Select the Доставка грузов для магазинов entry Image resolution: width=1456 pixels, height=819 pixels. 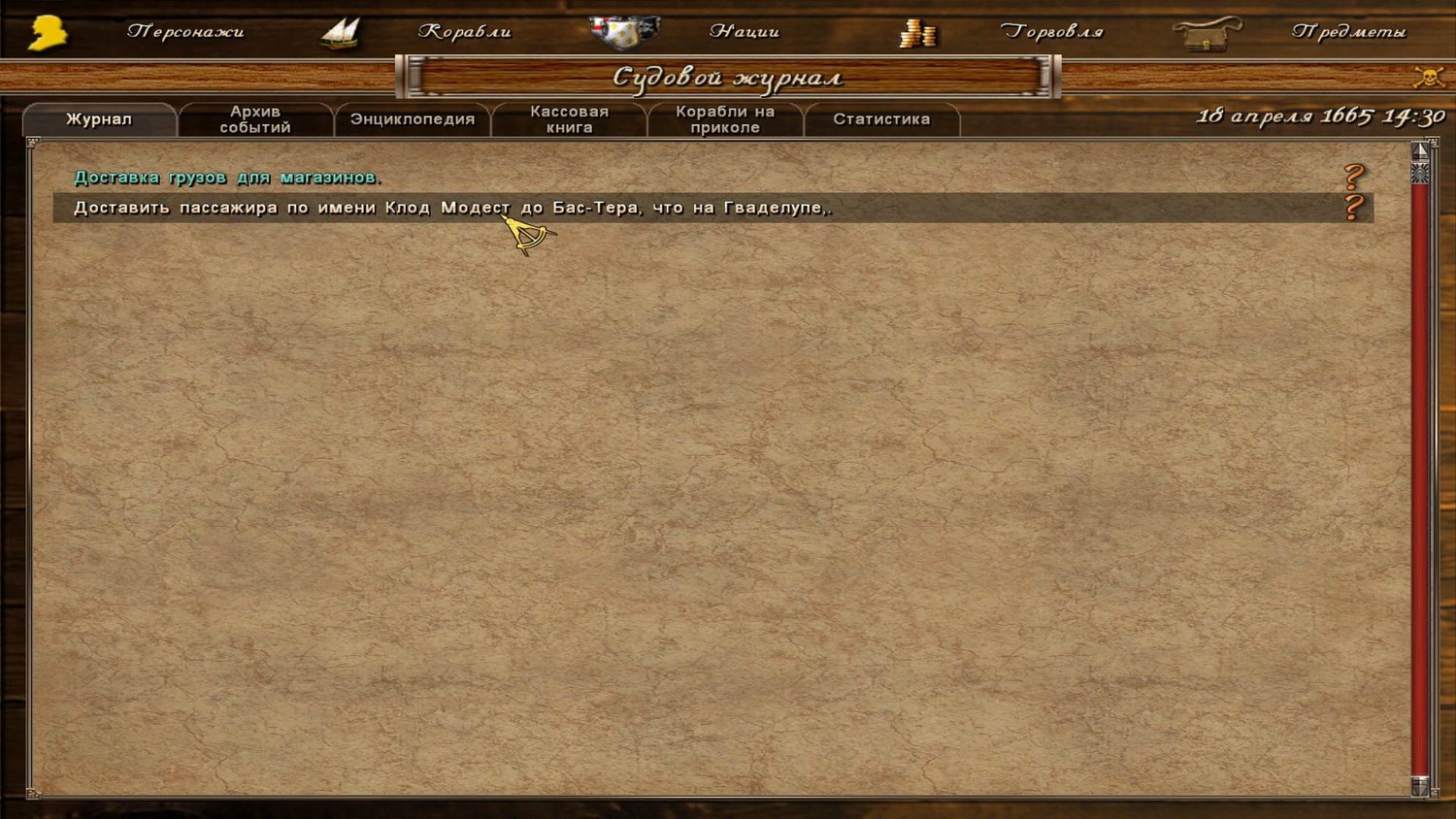227,178
